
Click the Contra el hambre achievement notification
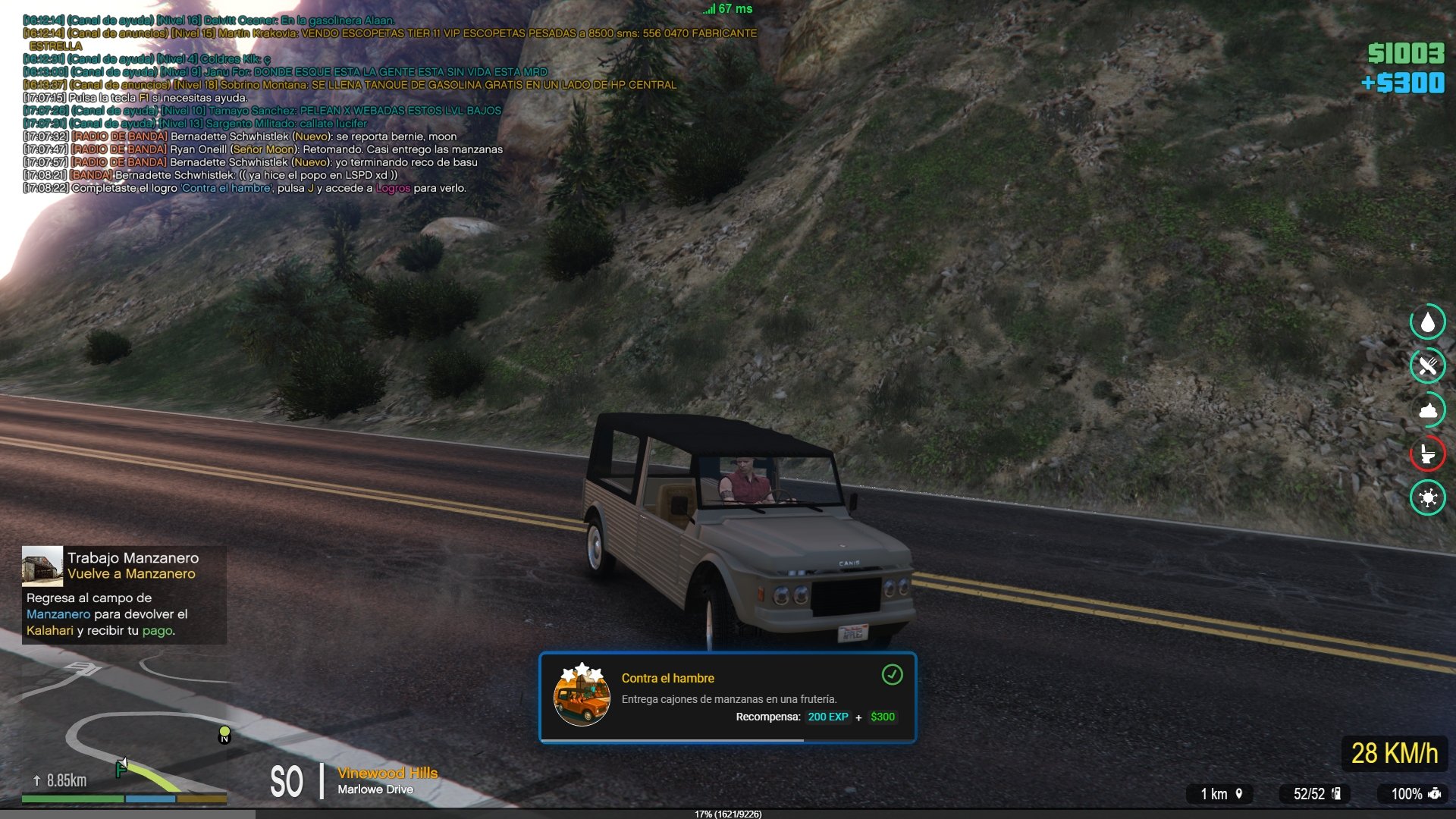click(x=727, y=698)
